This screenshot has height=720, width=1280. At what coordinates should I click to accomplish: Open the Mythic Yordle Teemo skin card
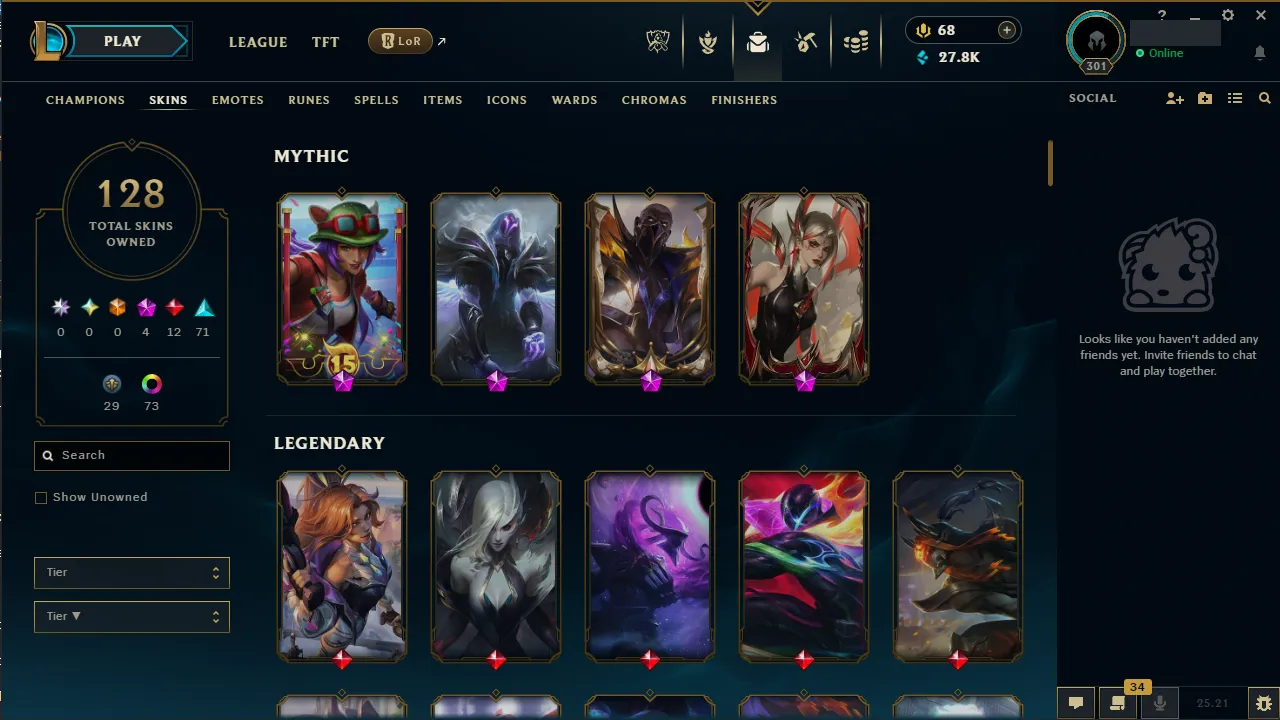[341, 288]
